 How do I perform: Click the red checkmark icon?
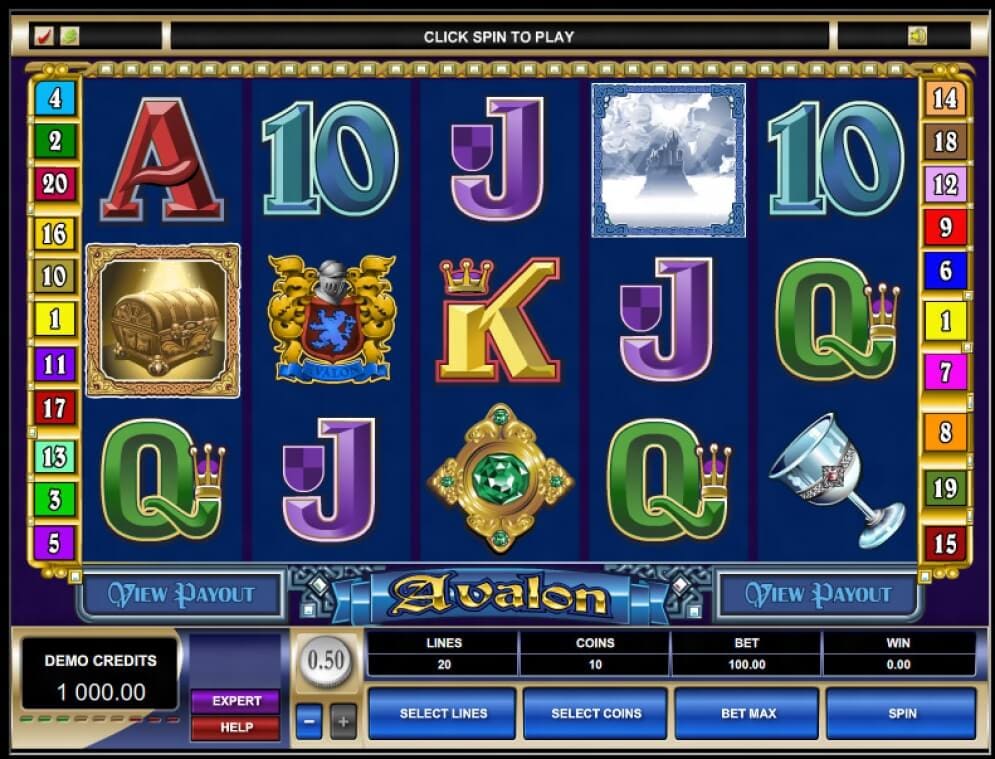coord(44,36)
